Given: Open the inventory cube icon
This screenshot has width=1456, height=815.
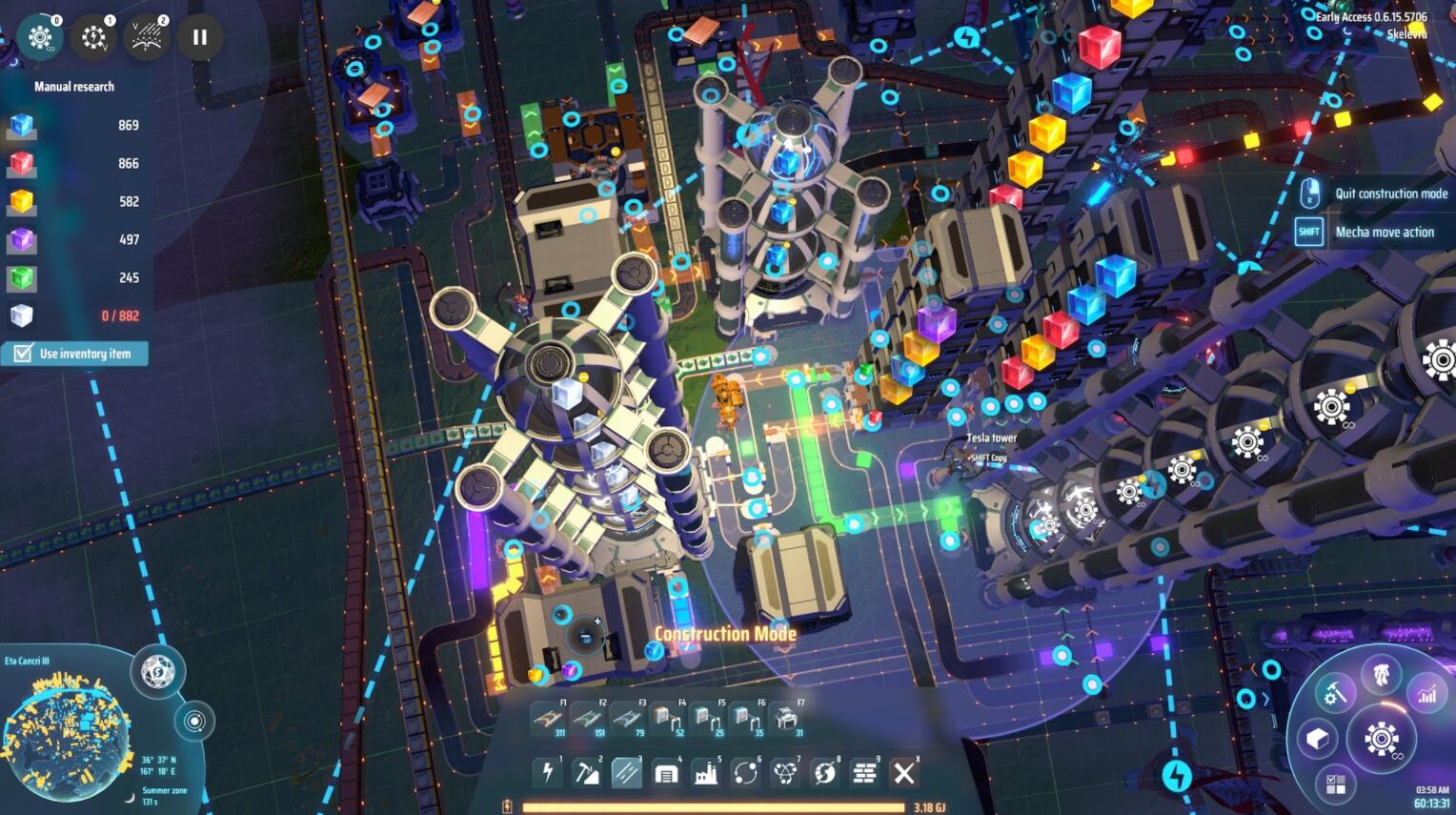Looking at the screenshot, I should [1318, 739].
